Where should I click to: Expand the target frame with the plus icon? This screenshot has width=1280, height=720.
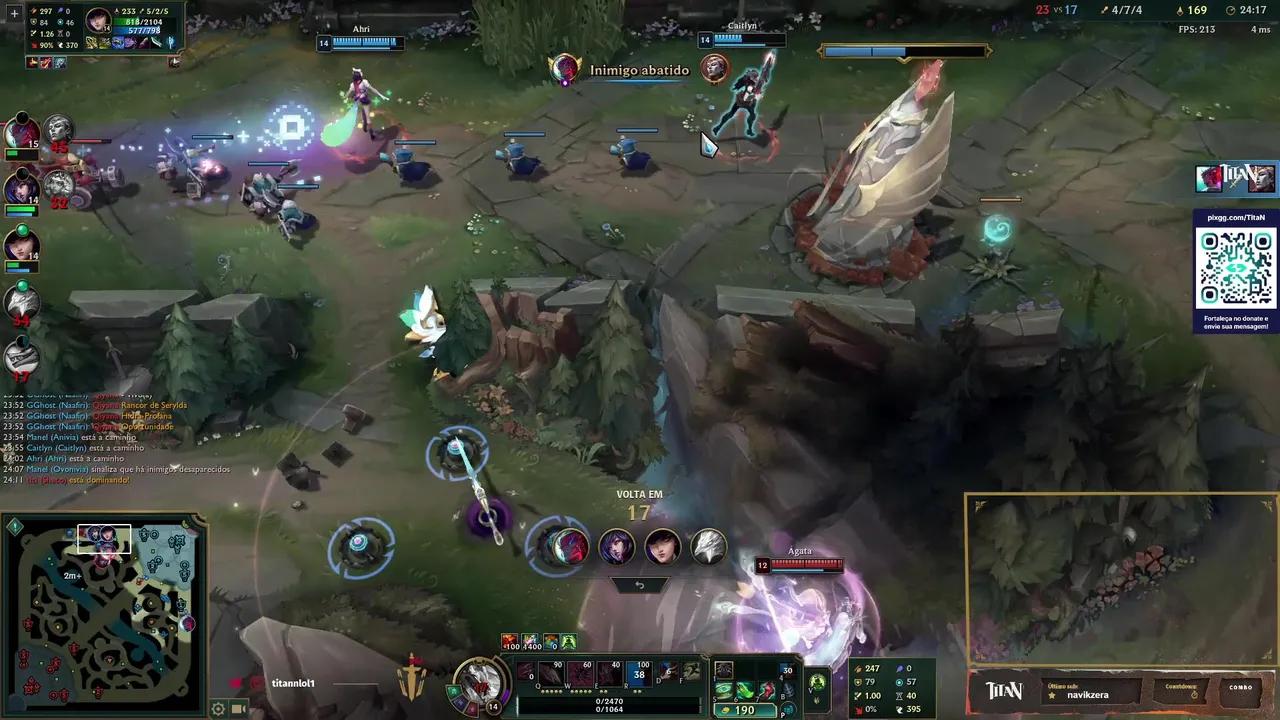coord(14,14)
